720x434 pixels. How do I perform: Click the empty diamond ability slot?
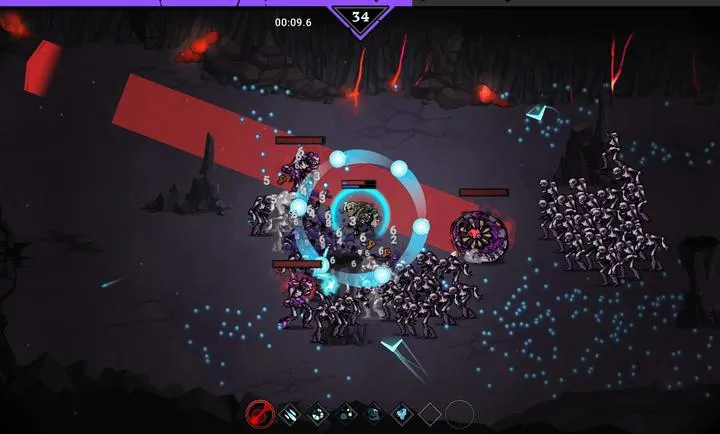tap(429, 412)
